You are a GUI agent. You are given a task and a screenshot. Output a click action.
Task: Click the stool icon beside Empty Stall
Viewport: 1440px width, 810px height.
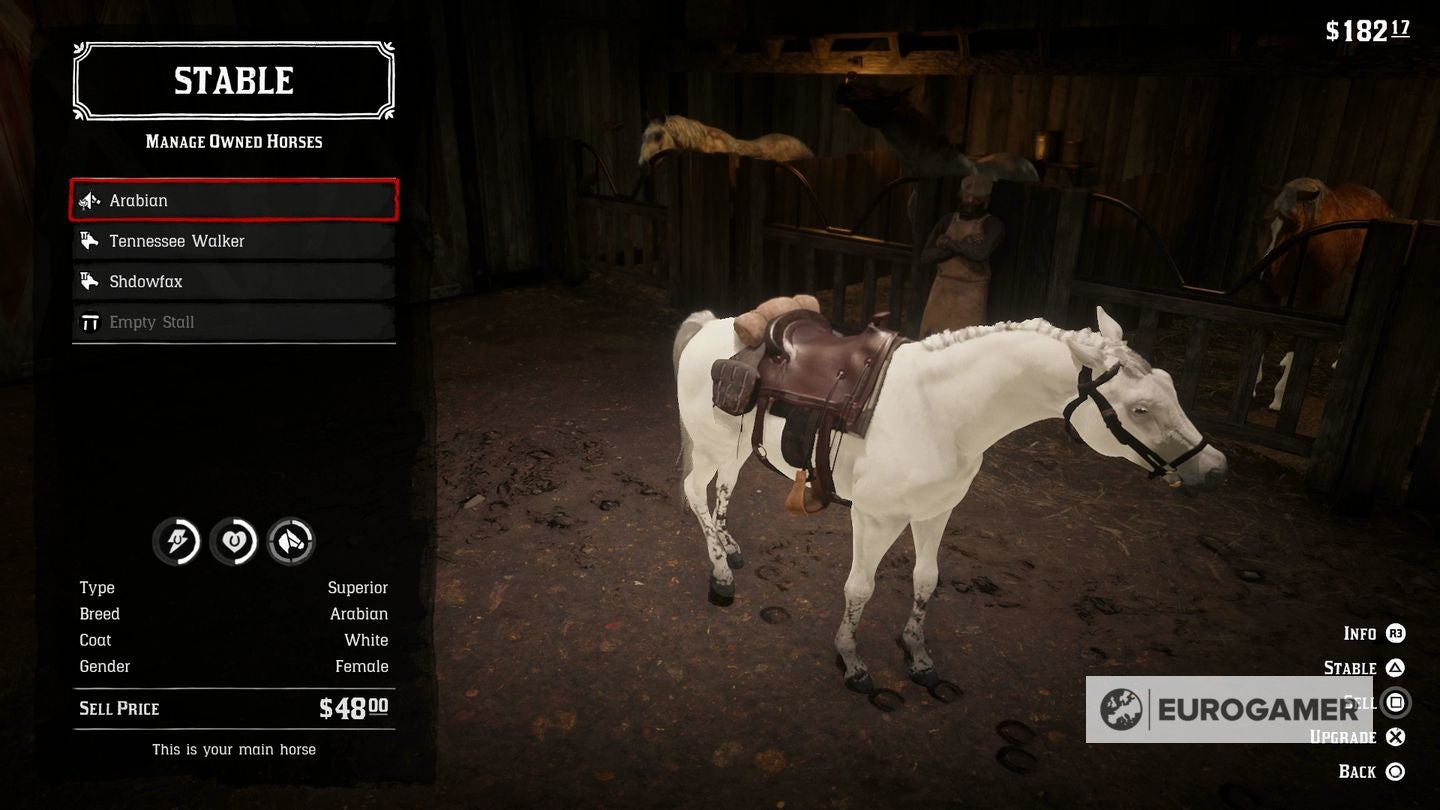pyautogui.click(x=89, y=321)
